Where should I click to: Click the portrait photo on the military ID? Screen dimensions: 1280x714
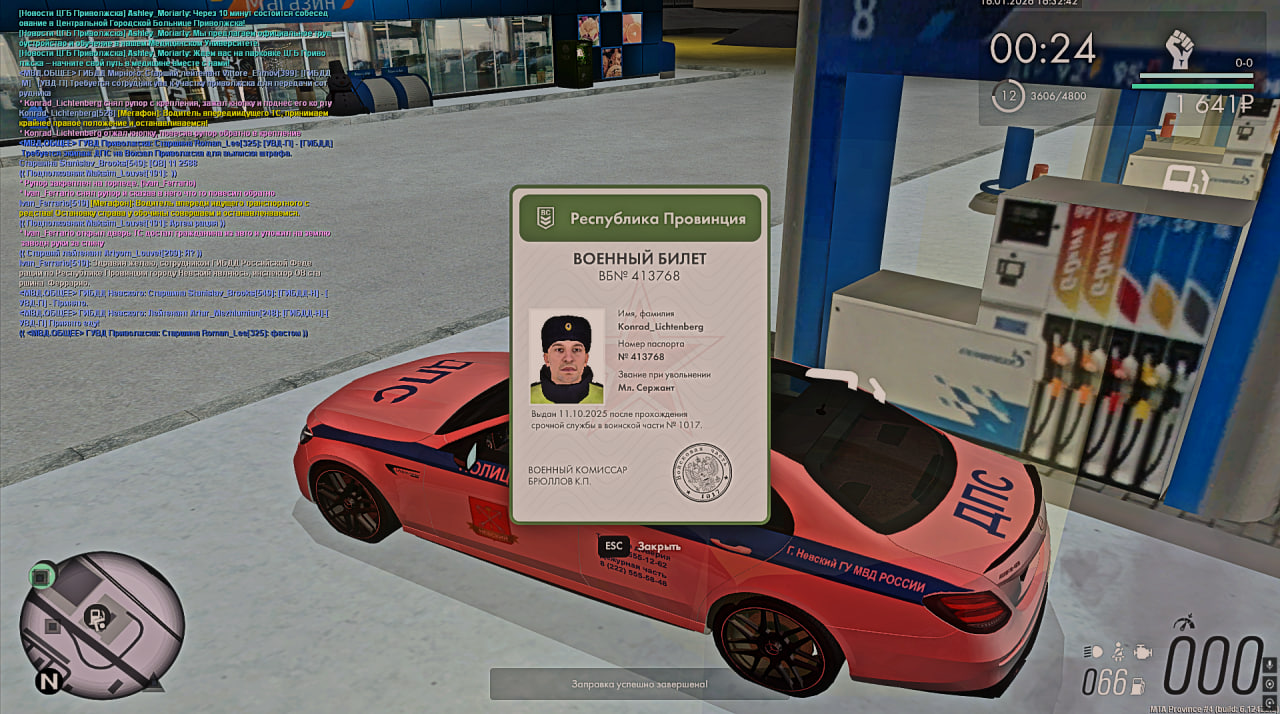(567, 356)
